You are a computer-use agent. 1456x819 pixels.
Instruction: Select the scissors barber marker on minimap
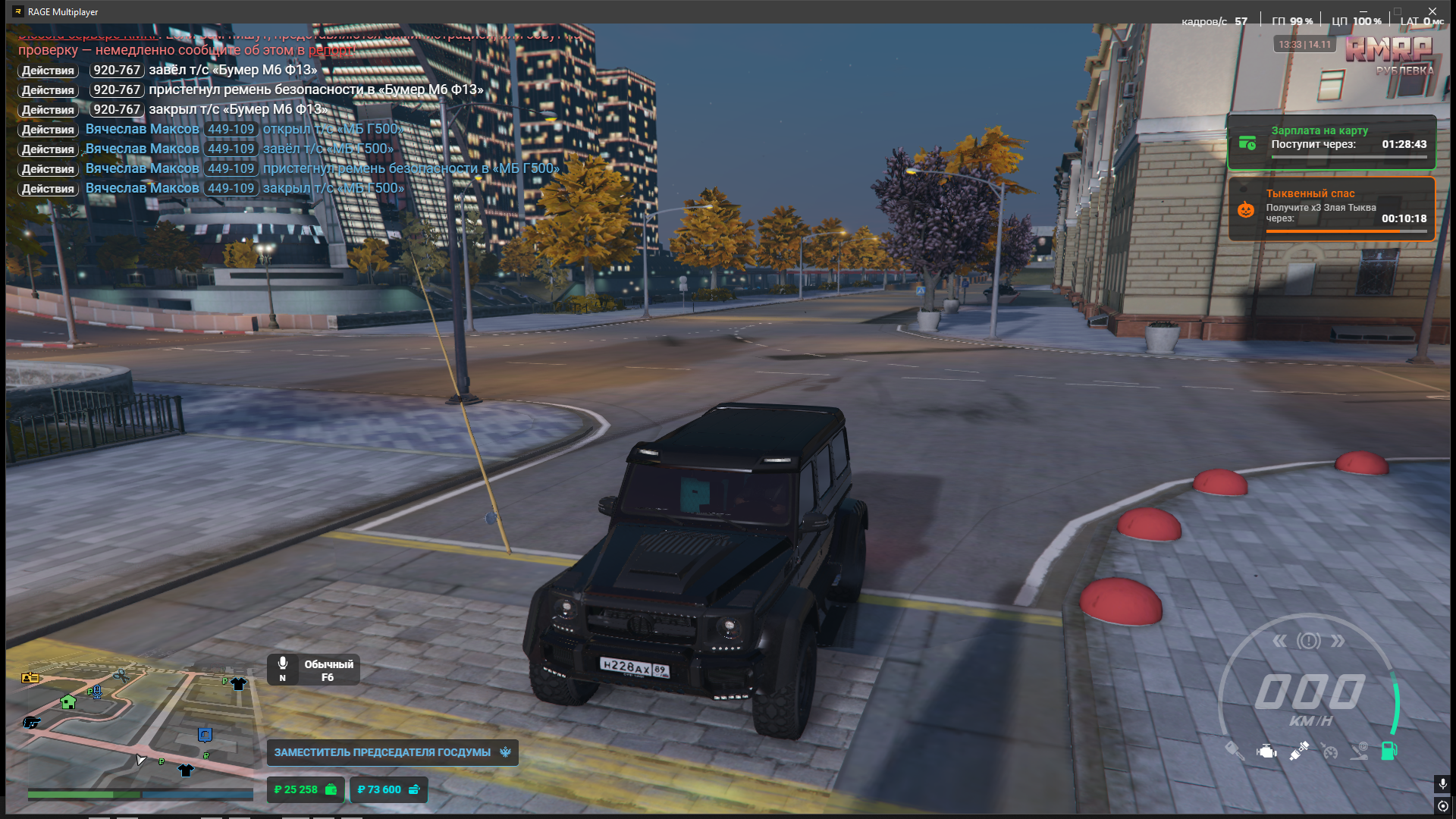[121, 675]
